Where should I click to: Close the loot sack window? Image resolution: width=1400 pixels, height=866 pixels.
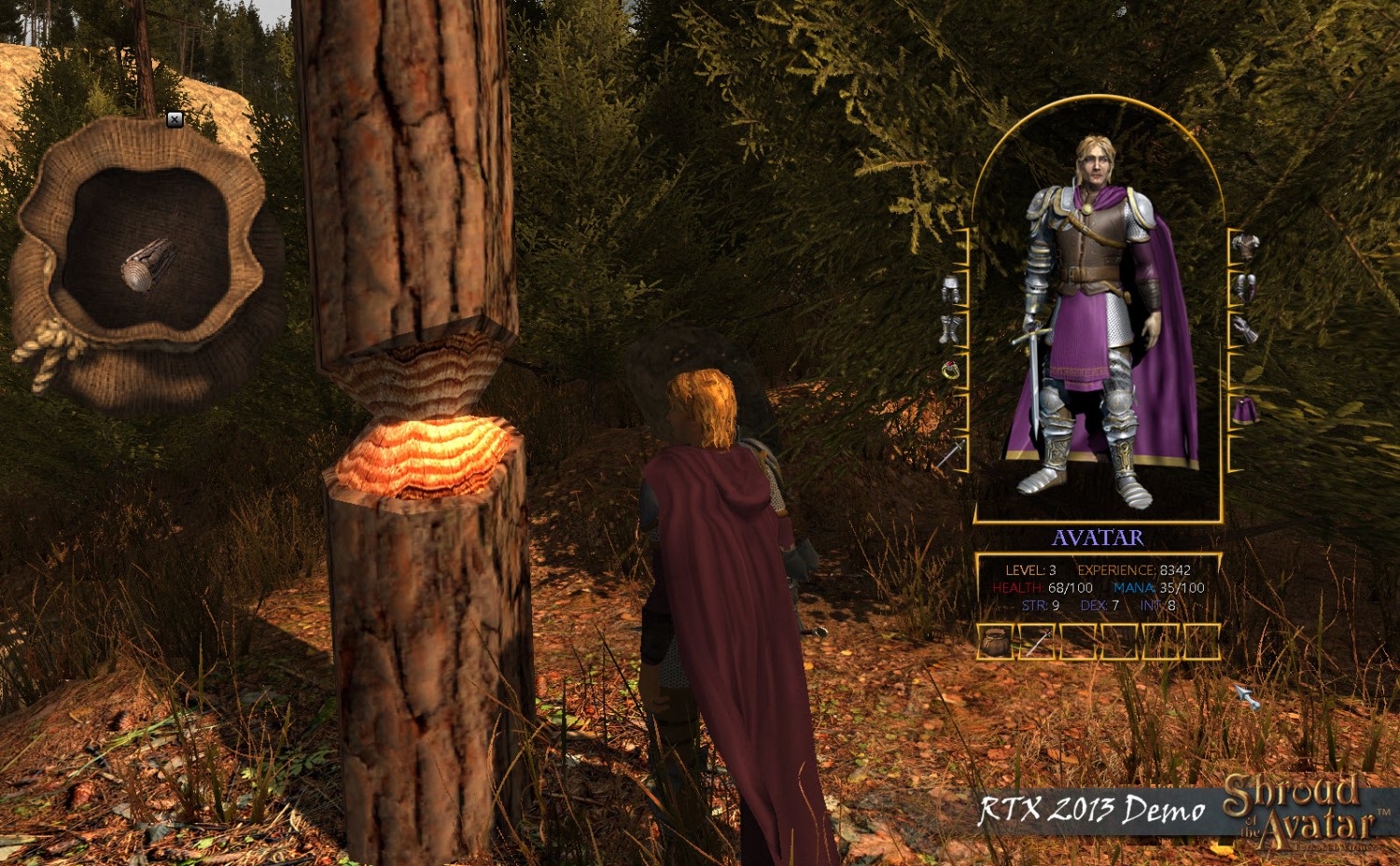(175, 119)
